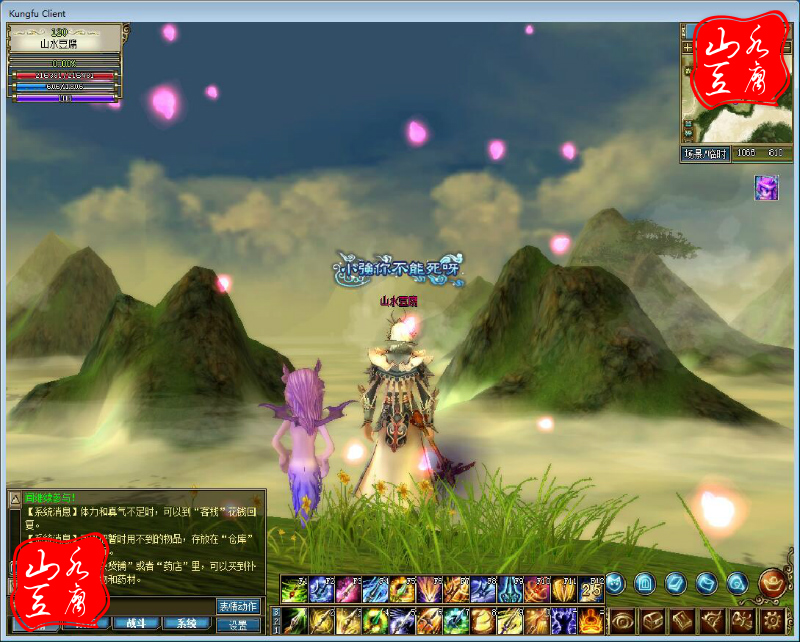This screenshot has height=642, width=800.
Task: Open the 表情动作 emote actions button
Action: (238, 606)
